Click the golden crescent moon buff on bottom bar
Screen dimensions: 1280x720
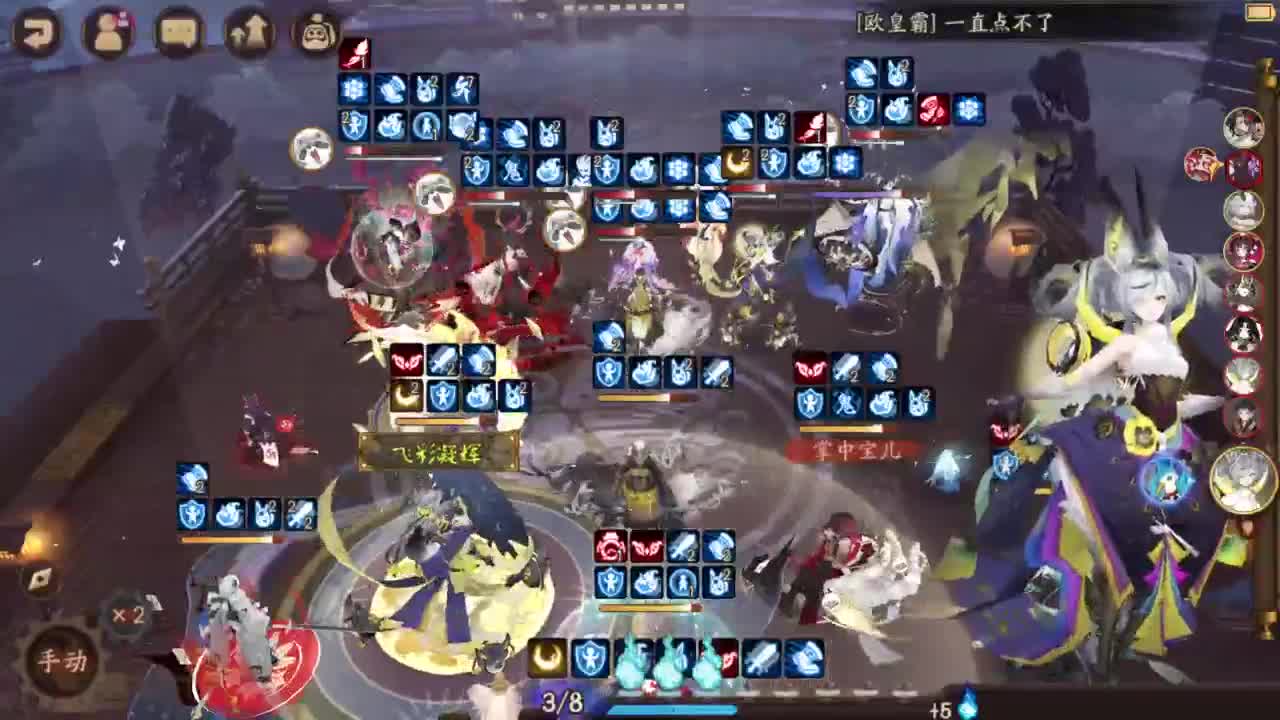(x=548, y=657)
